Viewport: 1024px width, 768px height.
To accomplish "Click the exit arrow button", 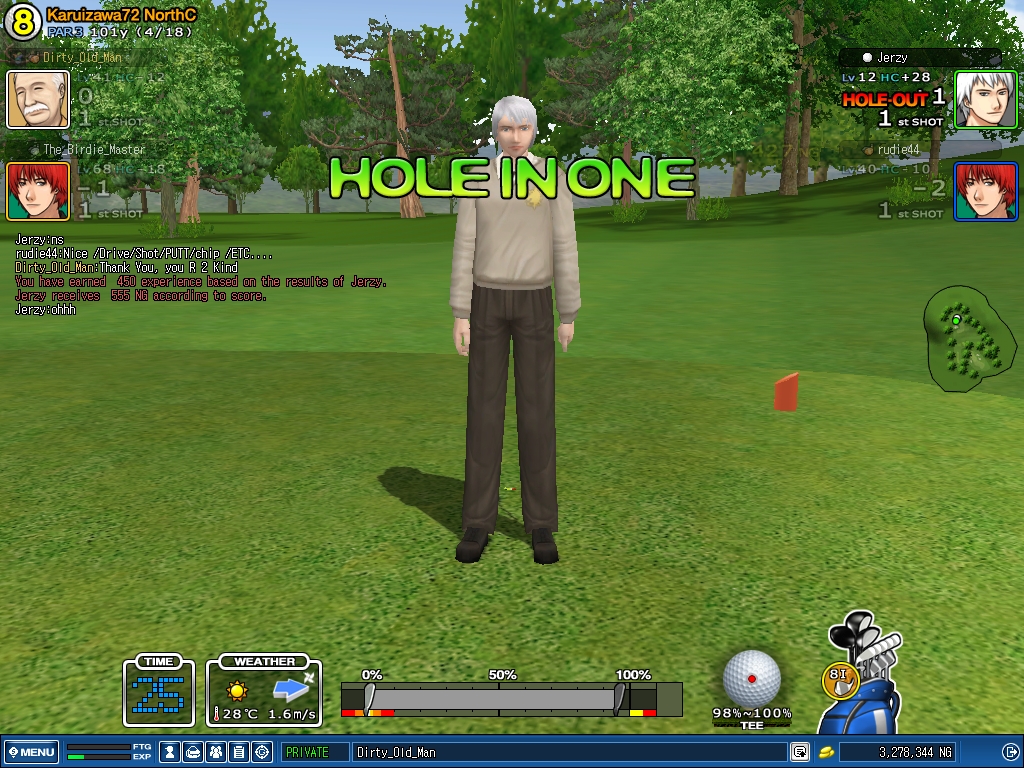I will pos(1010,752).
